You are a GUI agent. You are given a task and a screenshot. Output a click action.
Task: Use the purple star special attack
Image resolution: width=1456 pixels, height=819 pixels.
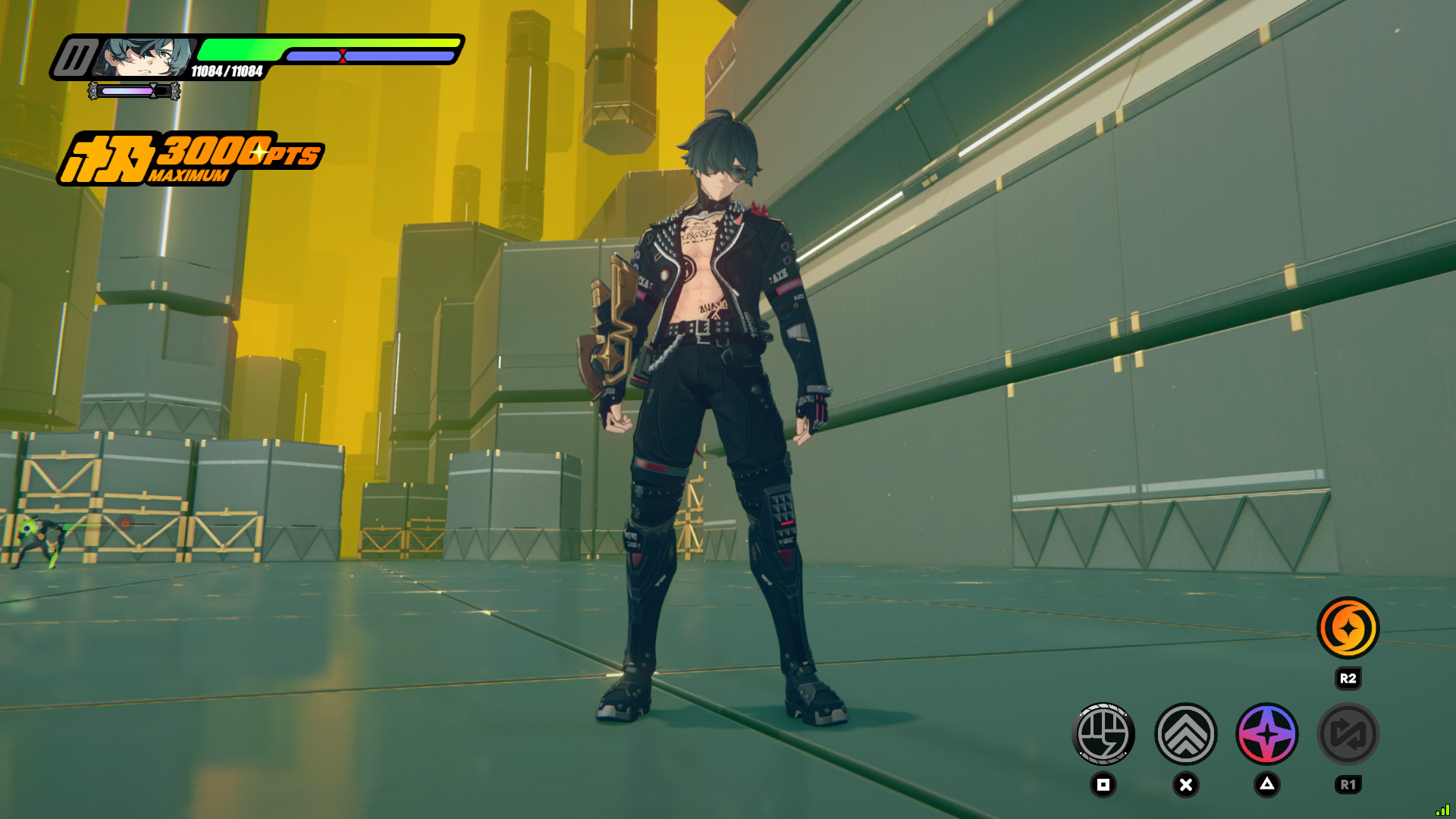click(1267, 734)
